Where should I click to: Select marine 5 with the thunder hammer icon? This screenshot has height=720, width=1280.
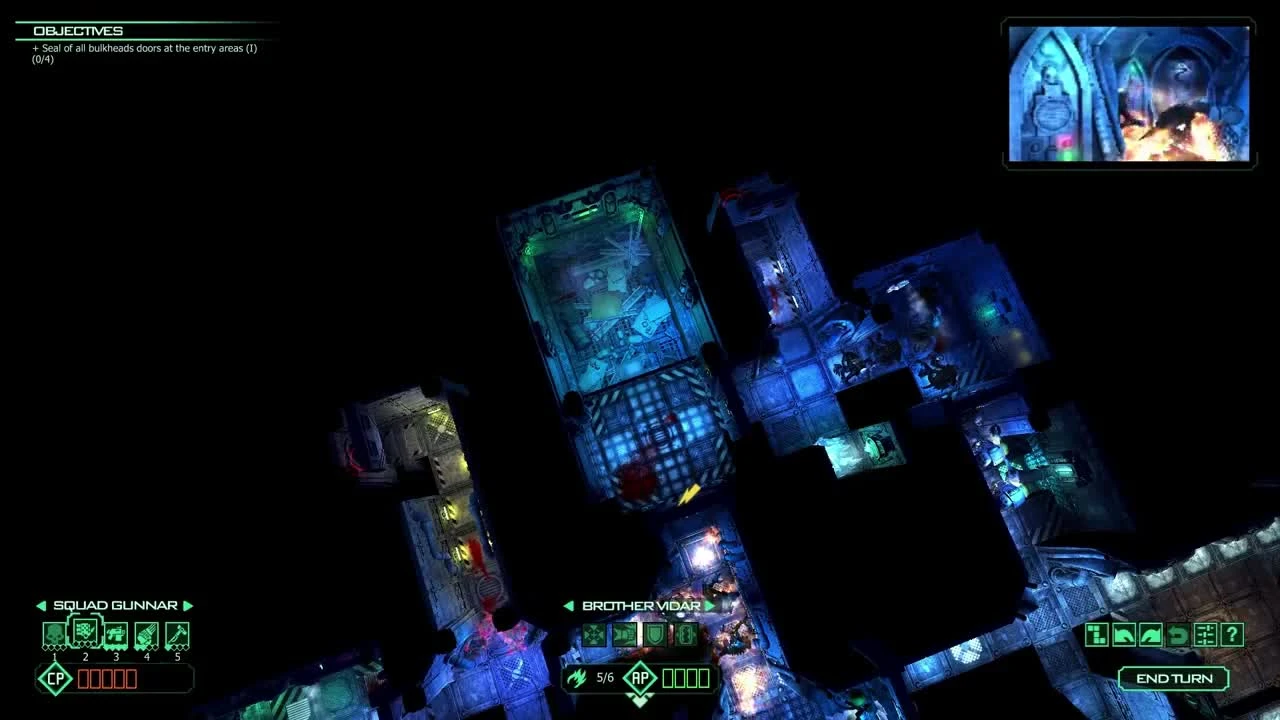tap(177, 633)
